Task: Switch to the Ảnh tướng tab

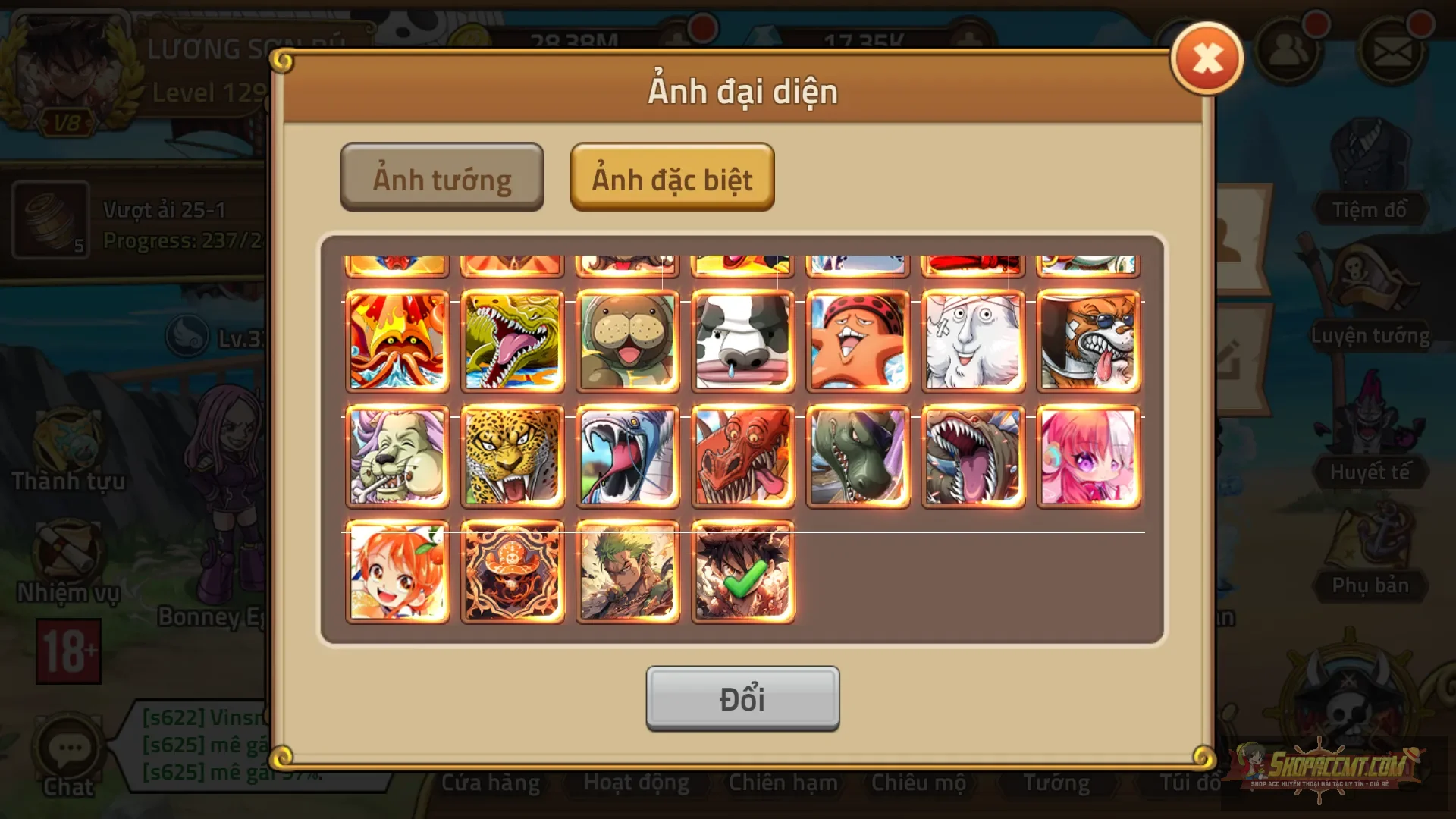Action: [x=442, y=177]
